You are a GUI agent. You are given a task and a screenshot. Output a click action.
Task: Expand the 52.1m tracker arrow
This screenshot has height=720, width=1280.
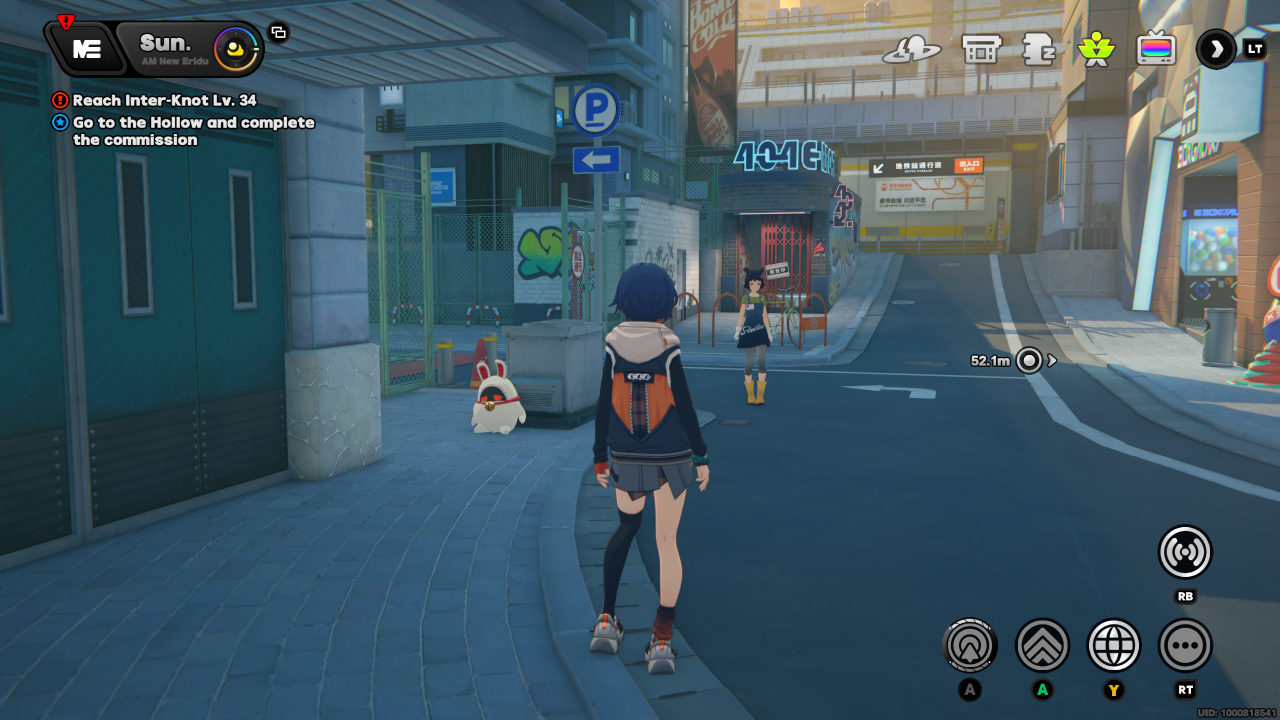pos(1050,361)
